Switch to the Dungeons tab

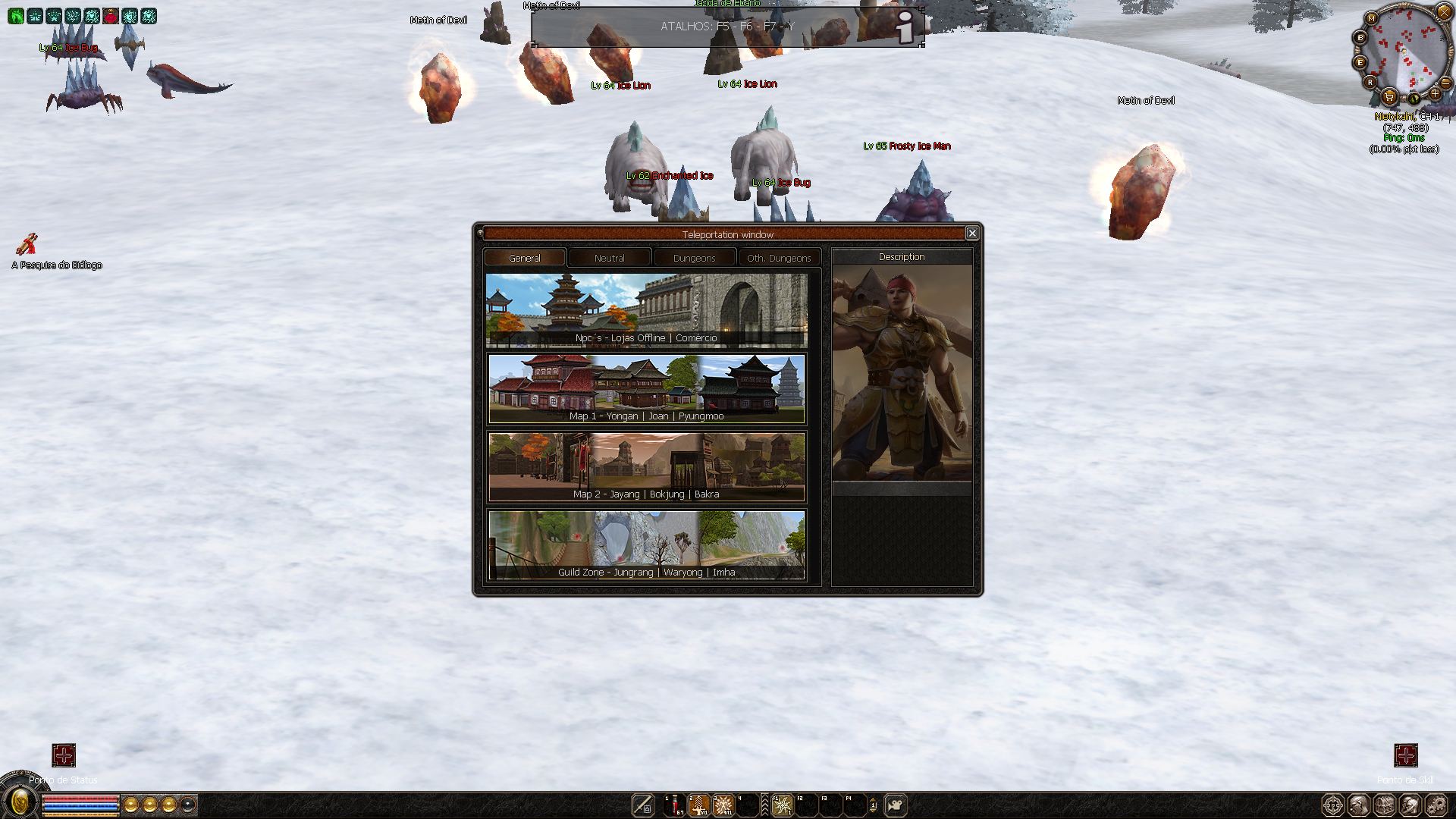[x=694, y=258]
